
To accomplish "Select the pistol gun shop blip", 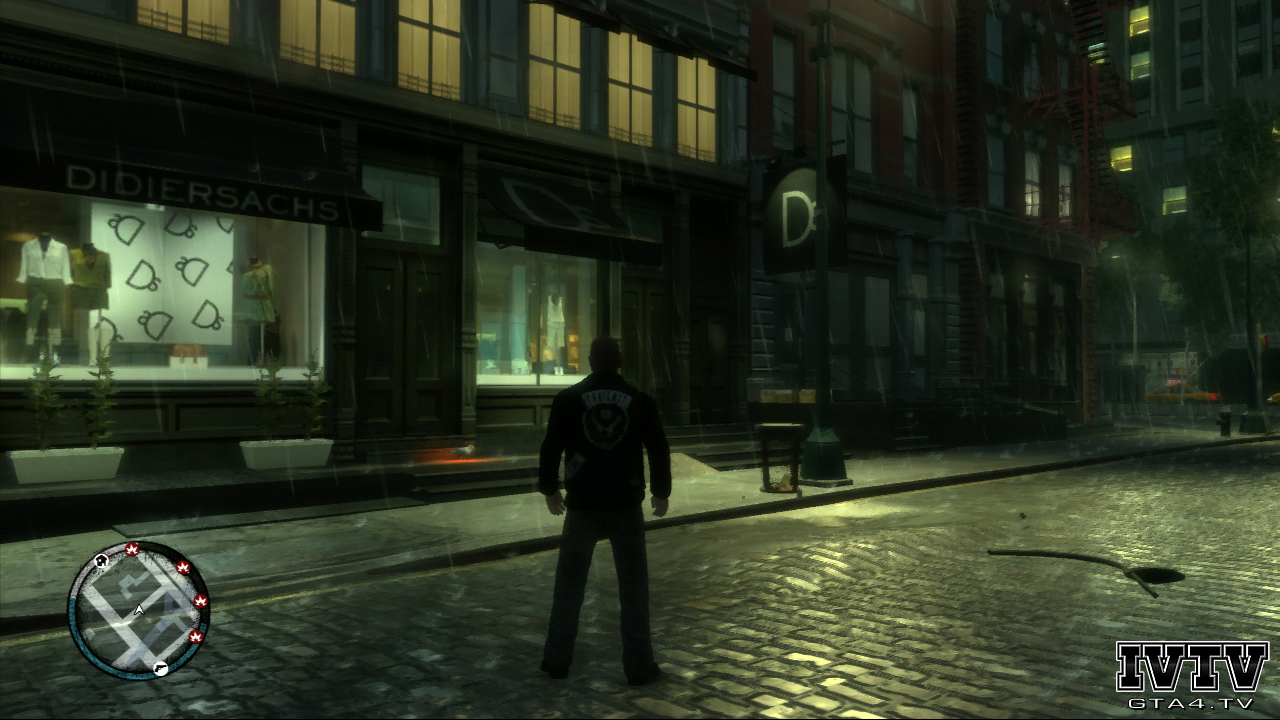I will click(x=161, y=669).
